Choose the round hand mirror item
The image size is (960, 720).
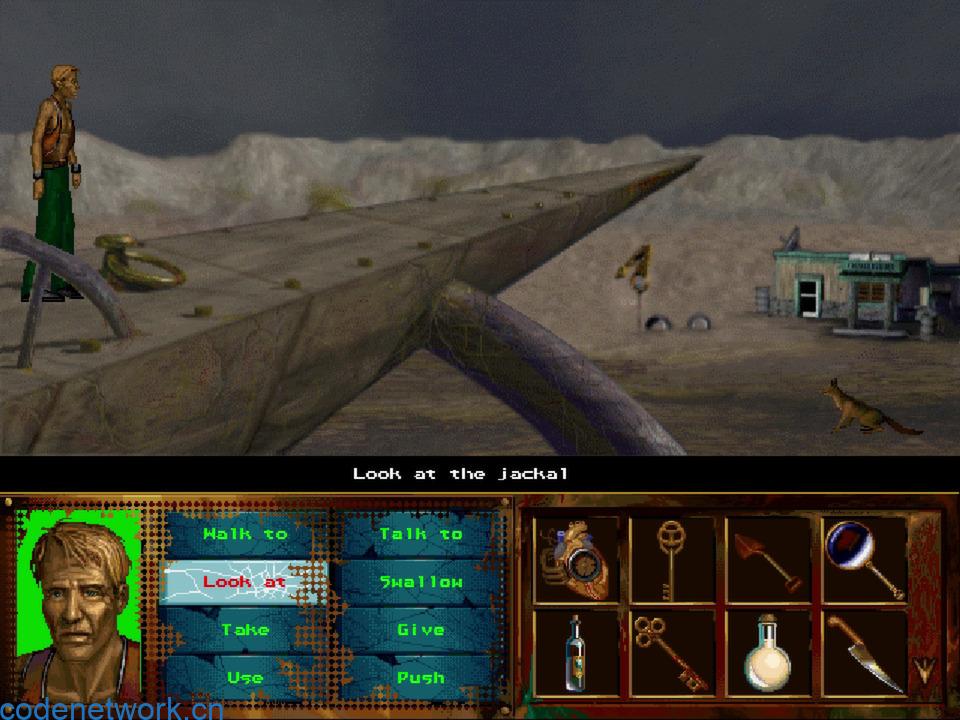862,558
